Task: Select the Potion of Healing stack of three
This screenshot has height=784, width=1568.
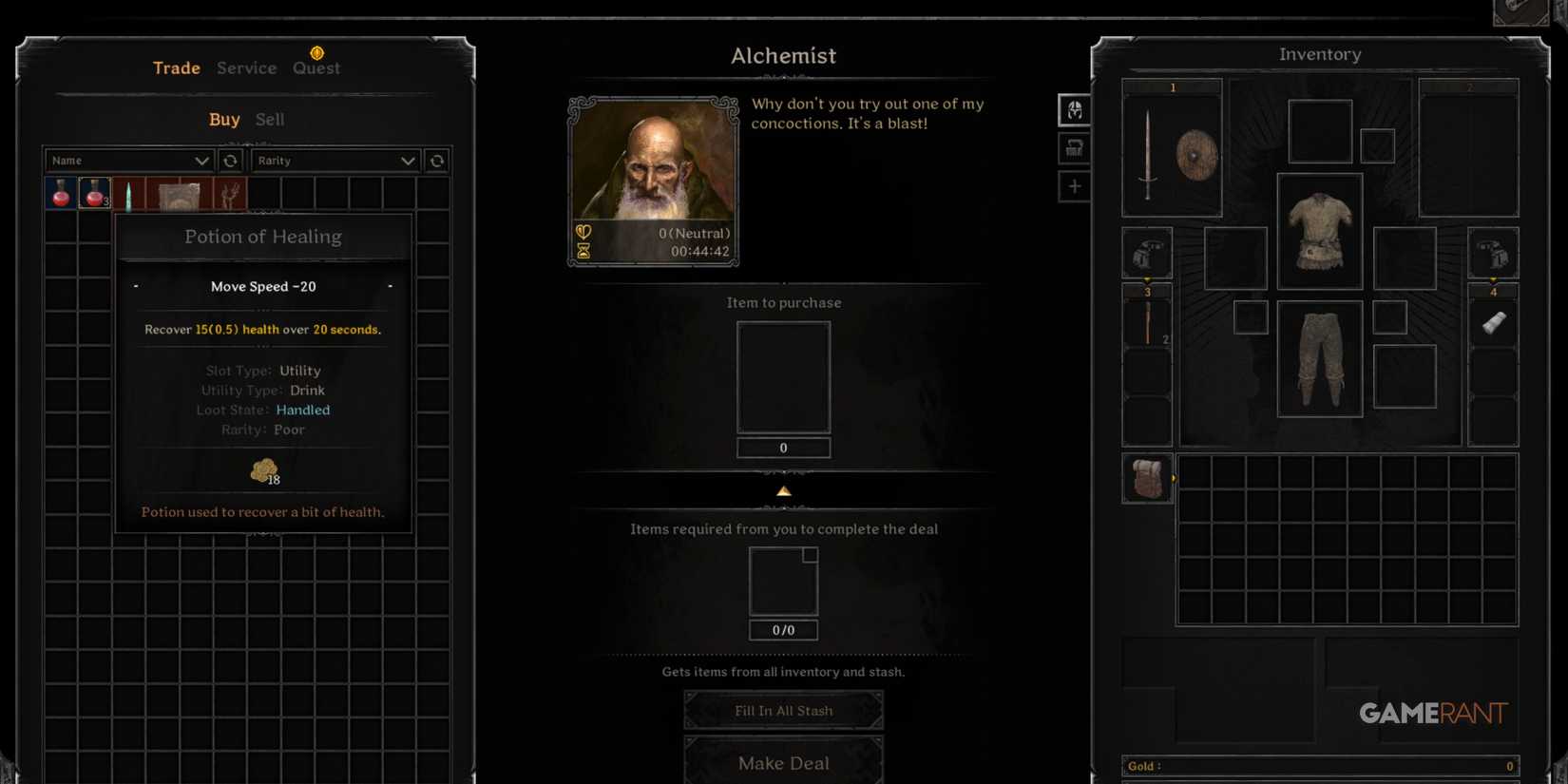Action: [93, 193]
